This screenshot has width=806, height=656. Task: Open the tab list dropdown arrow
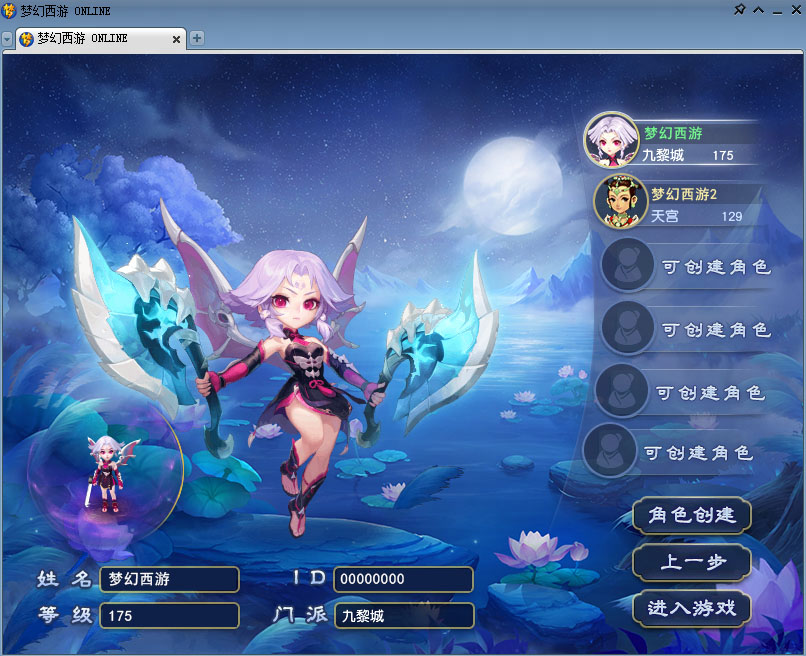click(x=7, y=39)
